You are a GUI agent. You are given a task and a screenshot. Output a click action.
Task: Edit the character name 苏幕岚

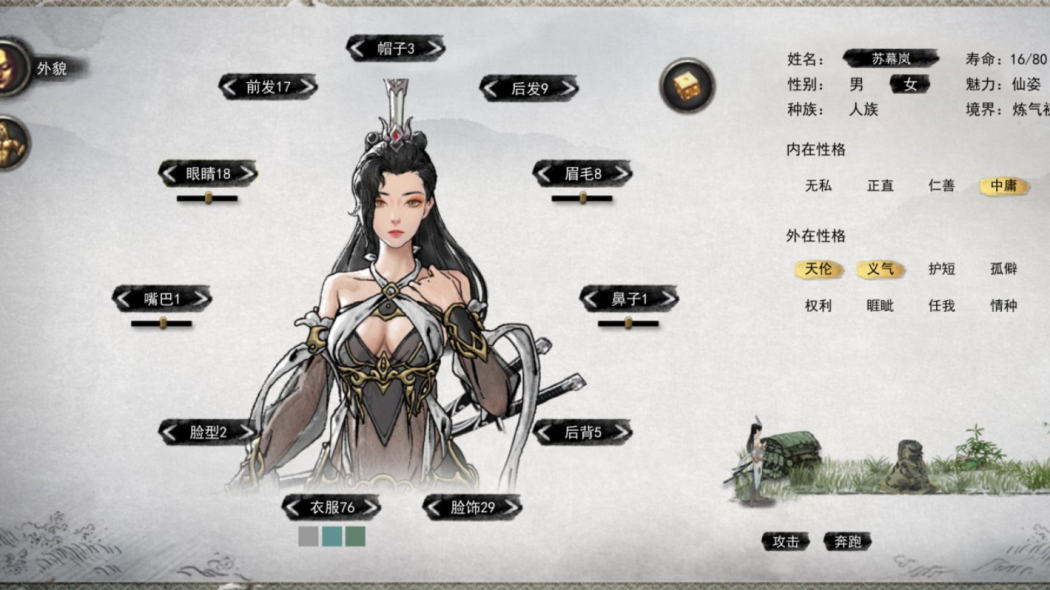point(890,59)
